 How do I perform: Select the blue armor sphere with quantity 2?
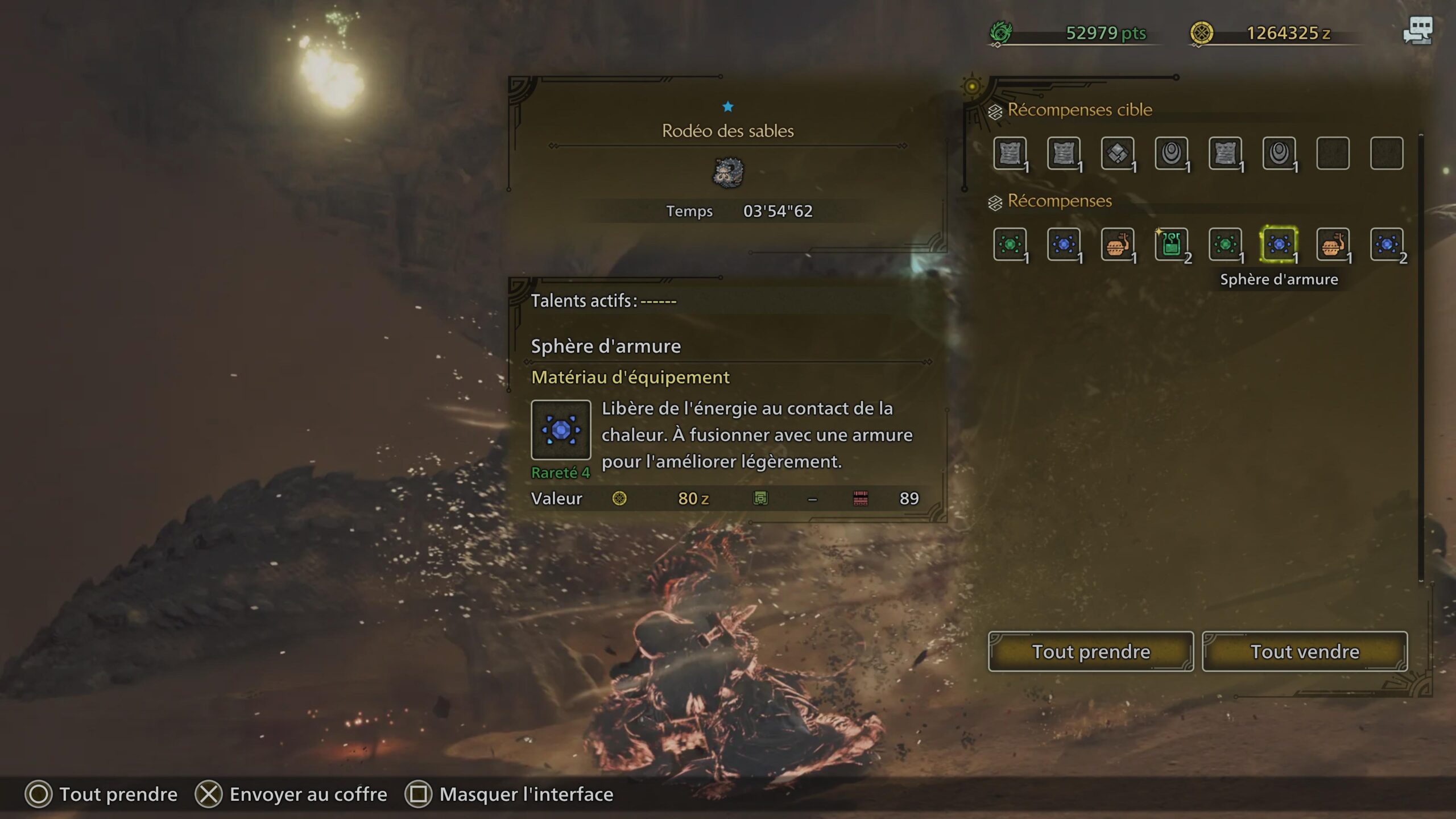click(1387, 245)
